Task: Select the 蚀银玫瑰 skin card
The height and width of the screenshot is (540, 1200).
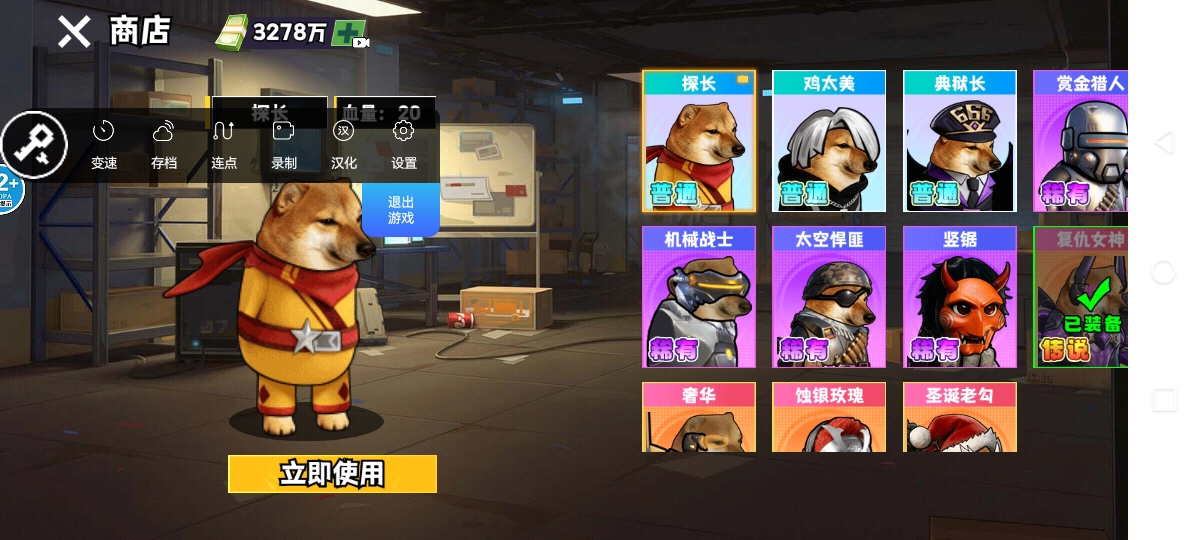Action: coord(829,418)
